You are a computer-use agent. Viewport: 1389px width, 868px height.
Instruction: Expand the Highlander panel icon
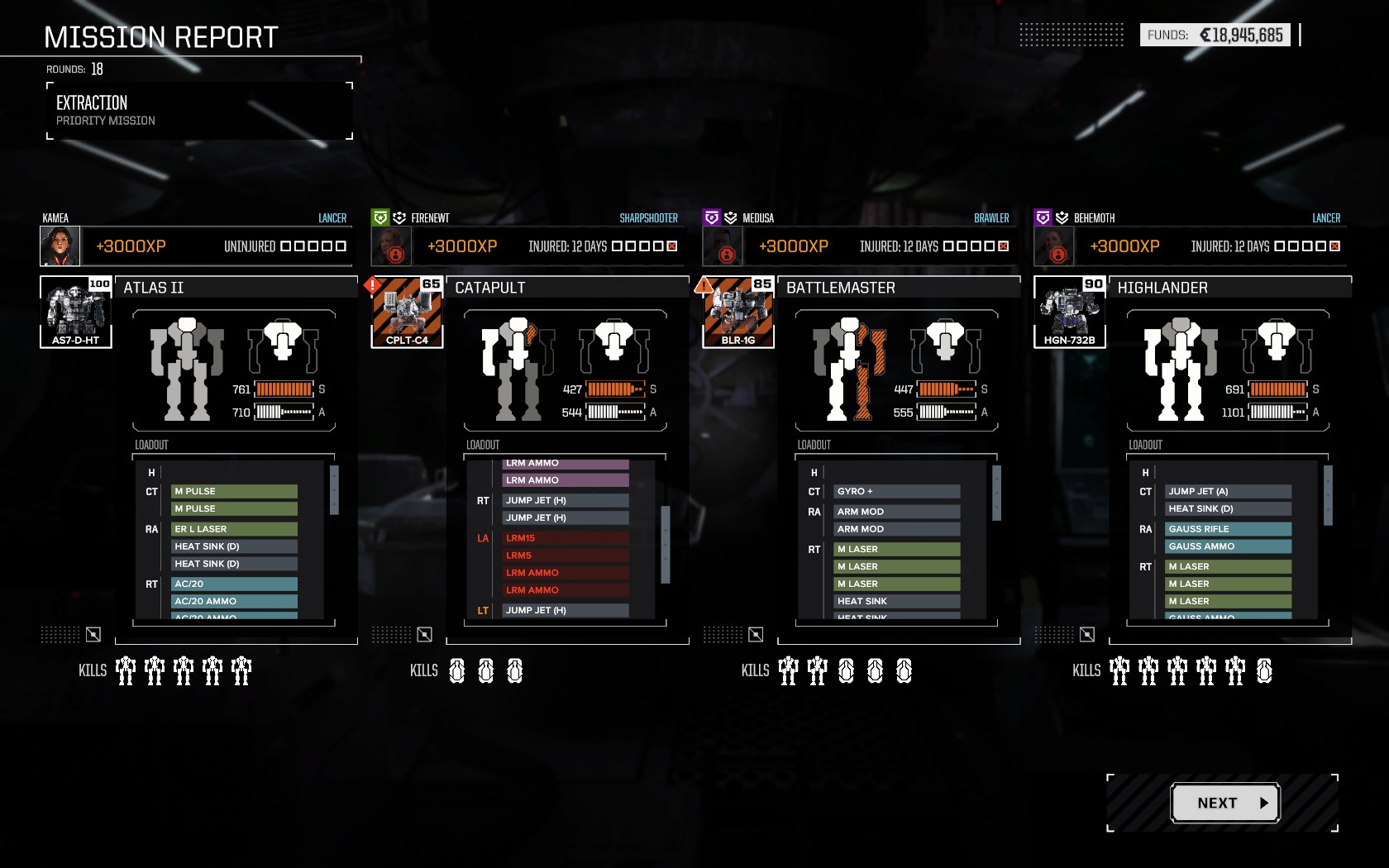click(1087, 634)
